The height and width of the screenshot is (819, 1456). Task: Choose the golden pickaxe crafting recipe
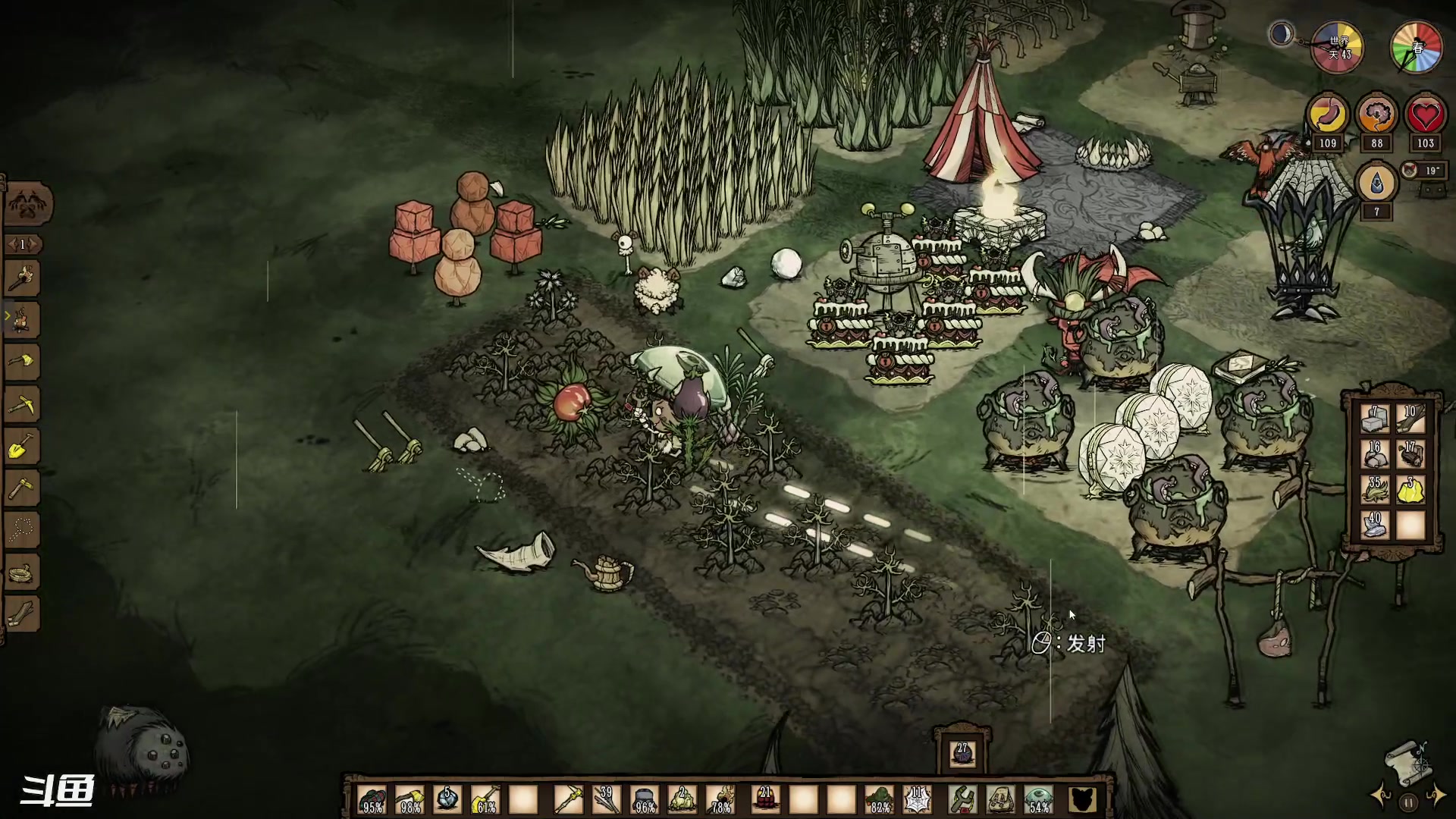[22, 404]
